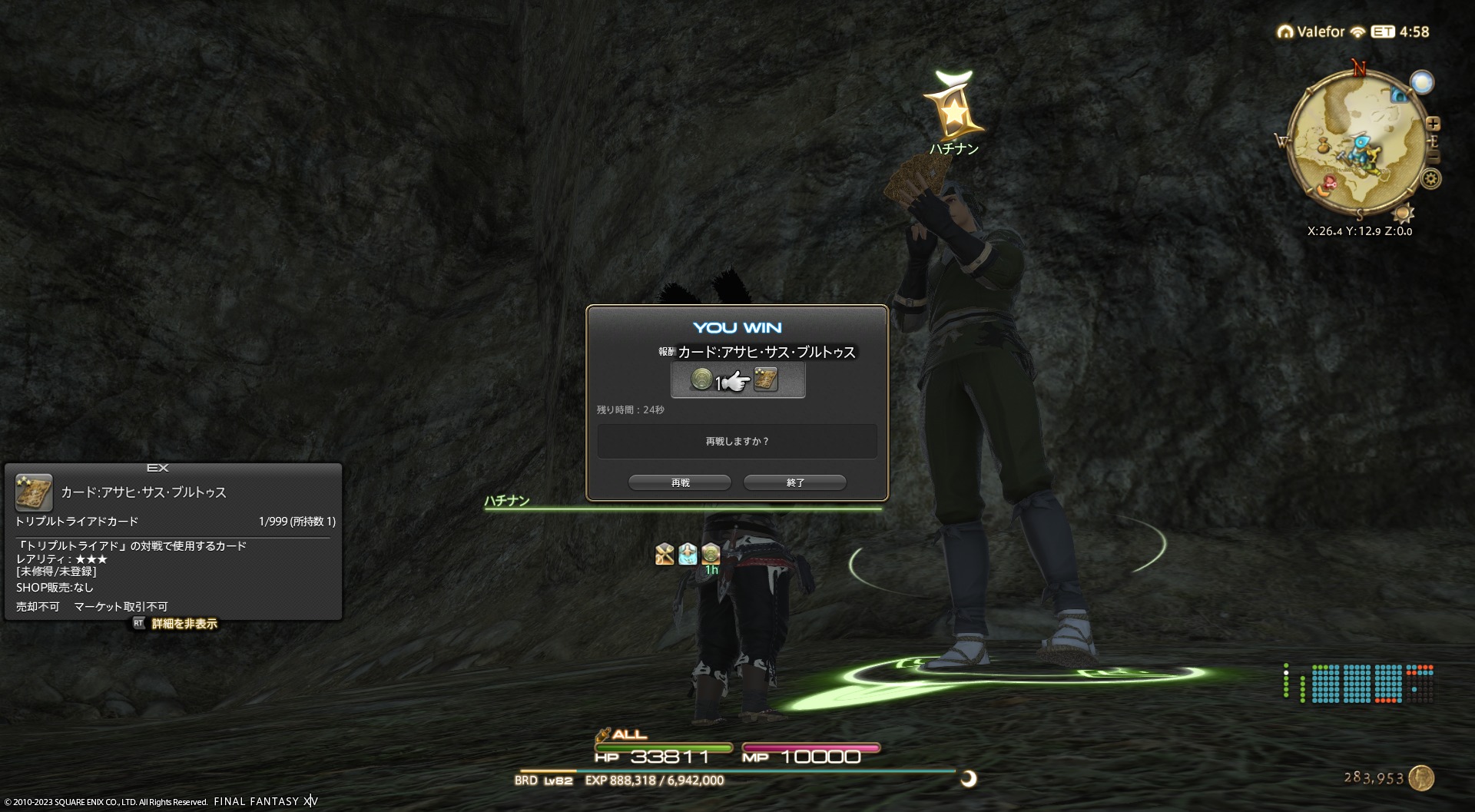This screenshot has height=812, width=1475.
Task: Click the gil coin icon beside 283,953
Action: [1421, 777]
